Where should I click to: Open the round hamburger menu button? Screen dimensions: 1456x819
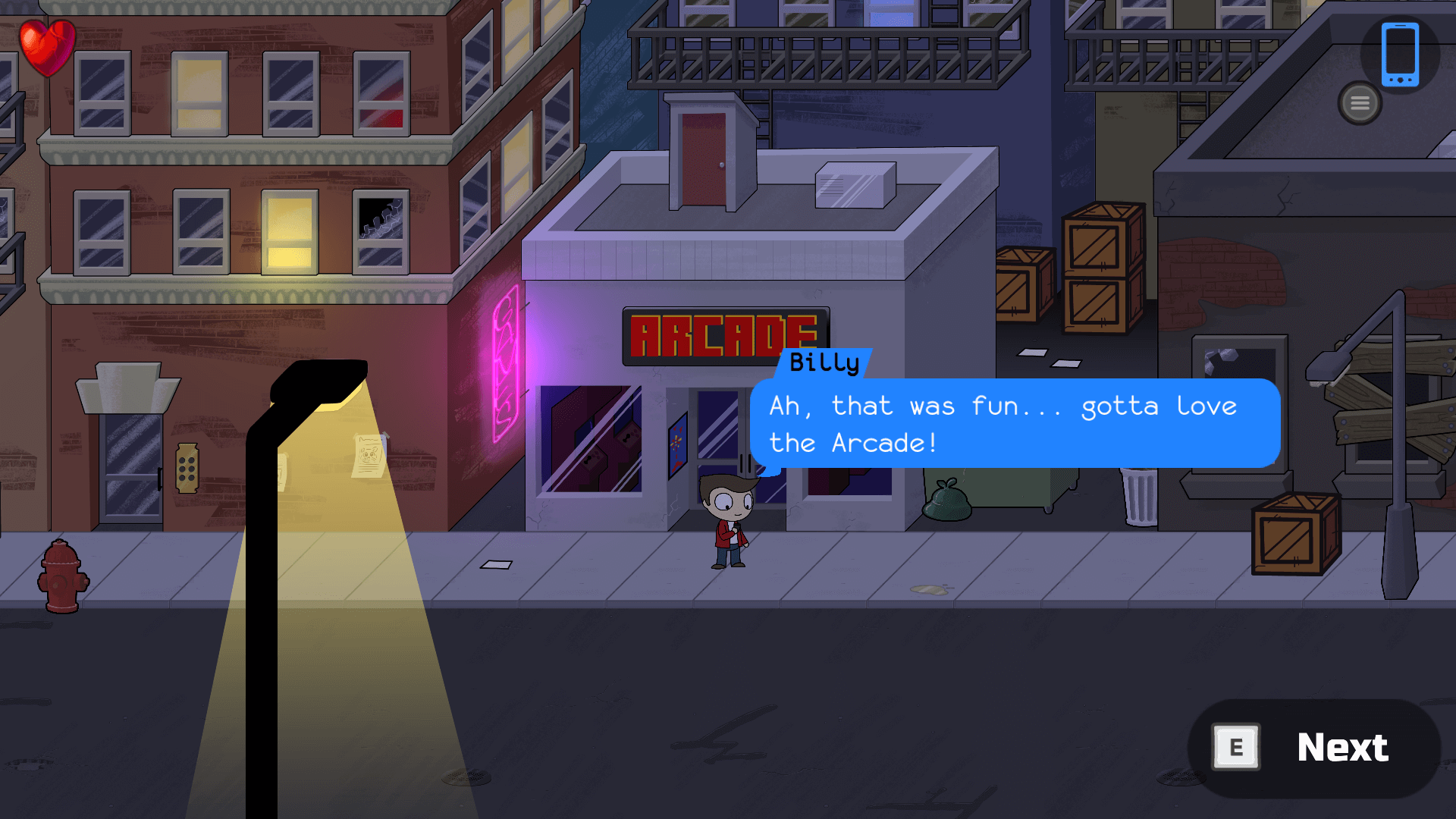pyautogui.click(x=1360, y=103)
